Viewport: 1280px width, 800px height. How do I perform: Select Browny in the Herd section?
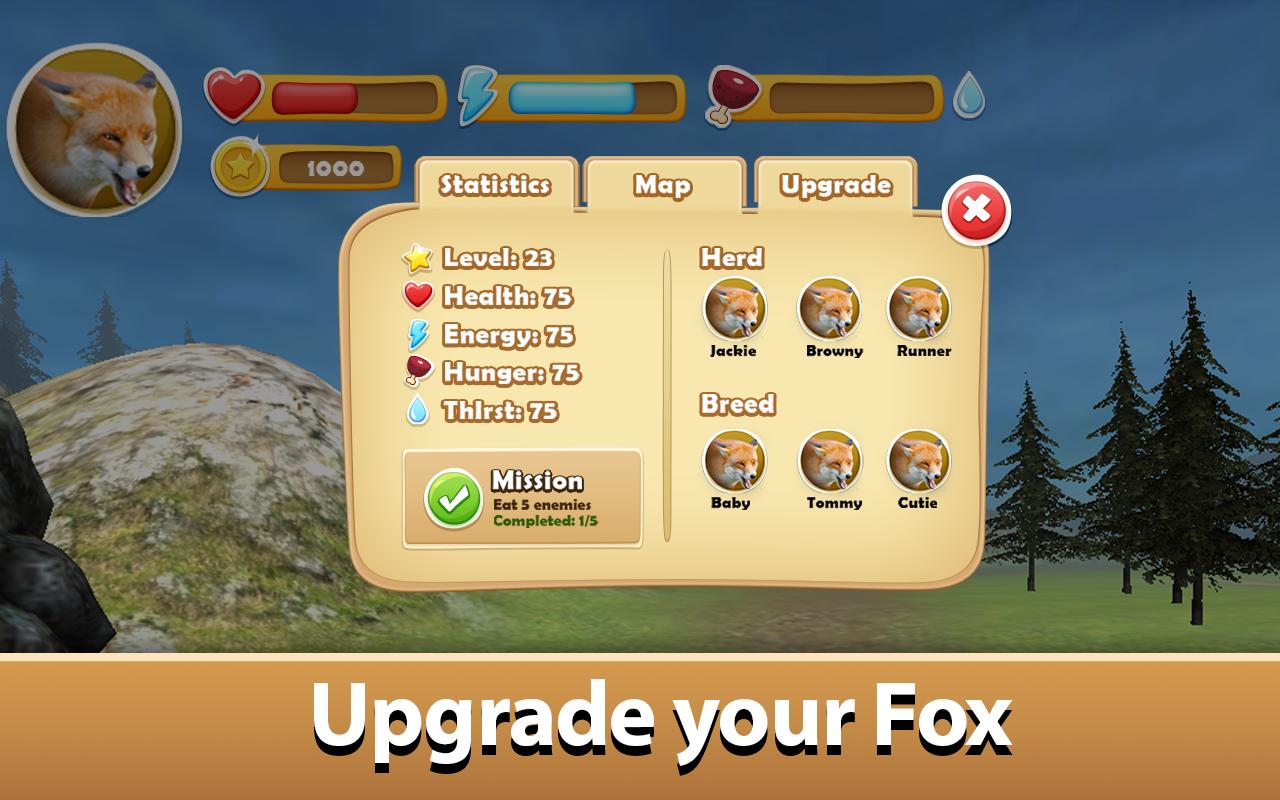(830, 309)
